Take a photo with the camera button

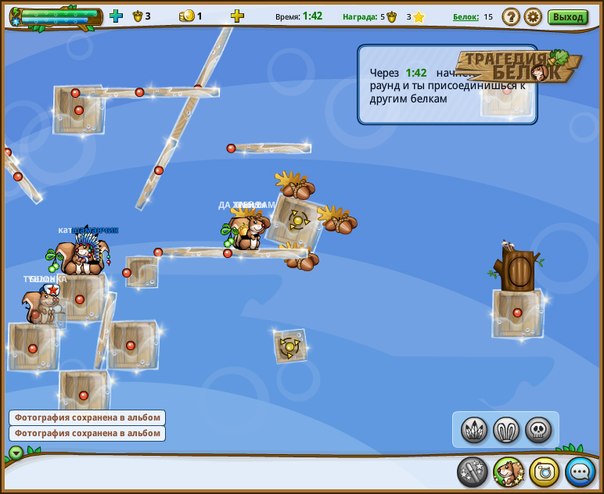[542, 471]
